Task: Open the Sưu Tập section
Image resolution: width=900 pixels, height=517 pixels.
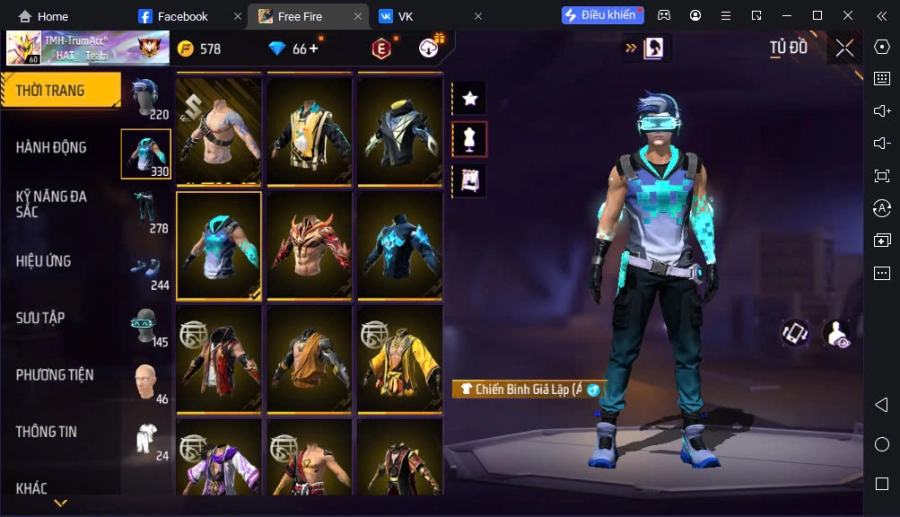Action: [41, 318]
